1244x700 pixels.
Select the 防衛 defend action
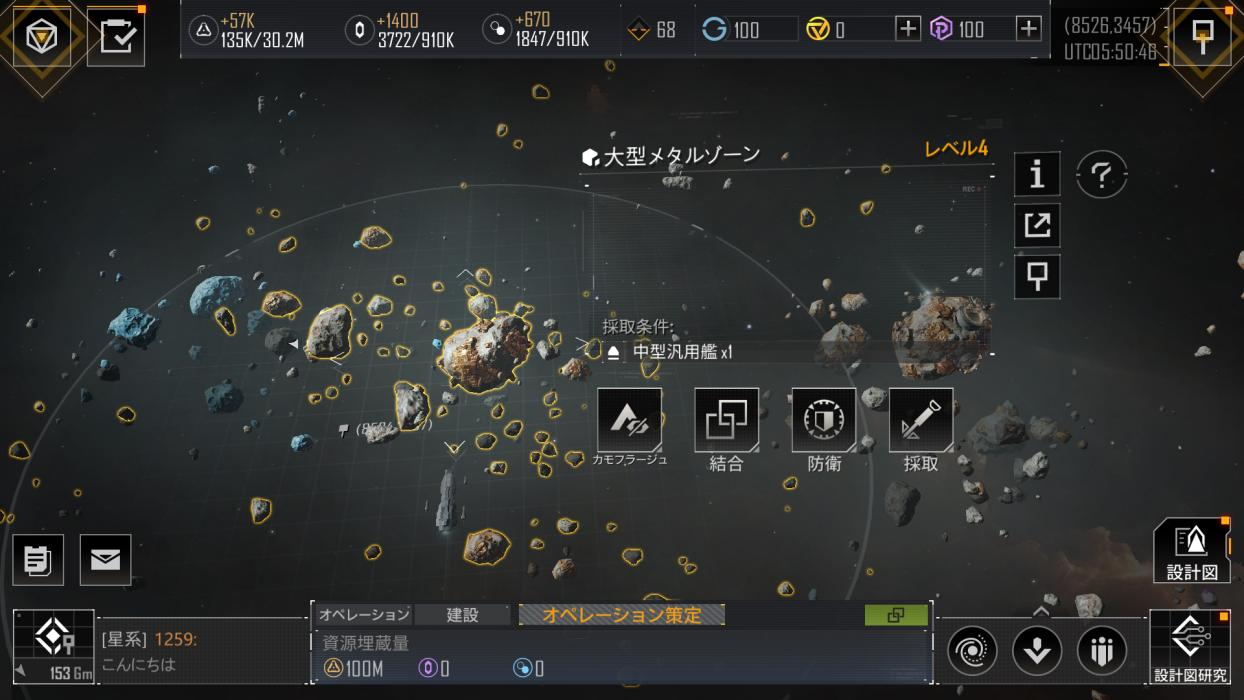pyautogui.click(x=823, y=421)
